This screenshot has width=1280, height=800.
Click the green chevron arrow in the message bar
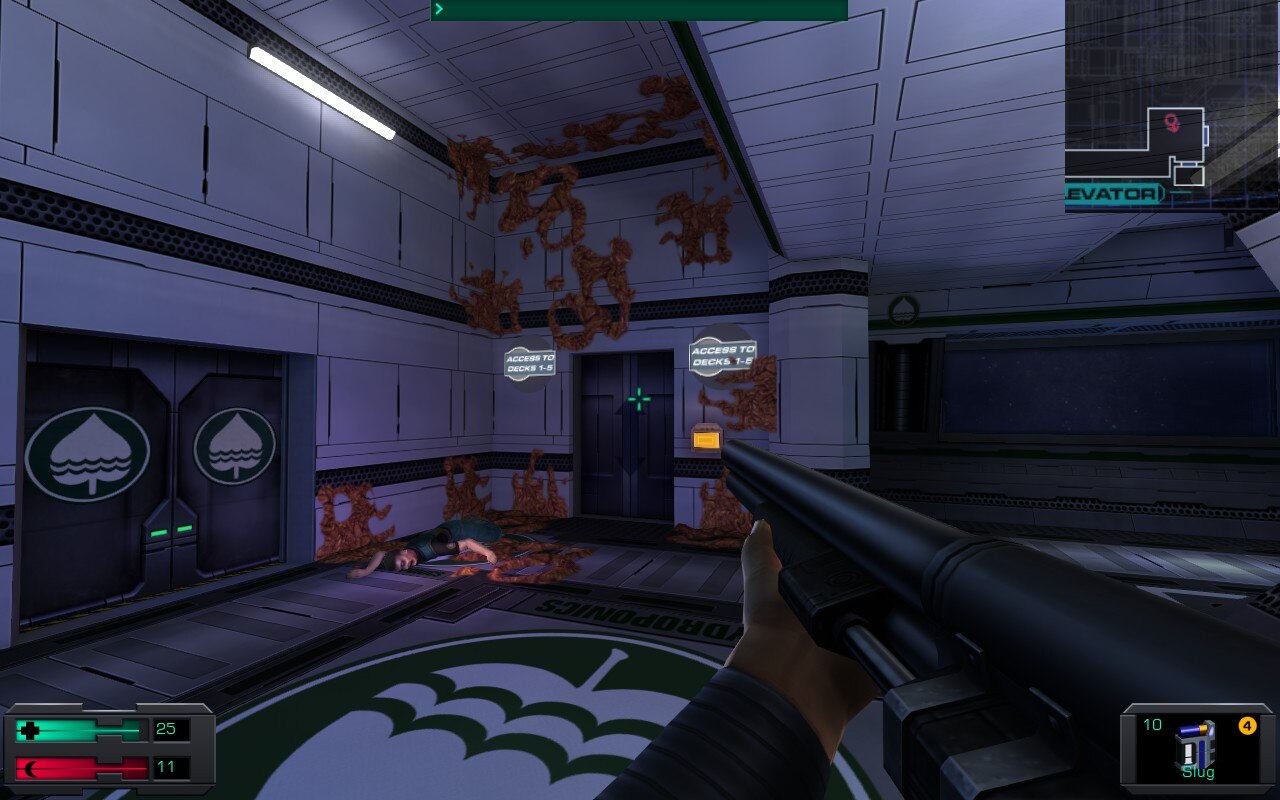click(x=437, y=8)
